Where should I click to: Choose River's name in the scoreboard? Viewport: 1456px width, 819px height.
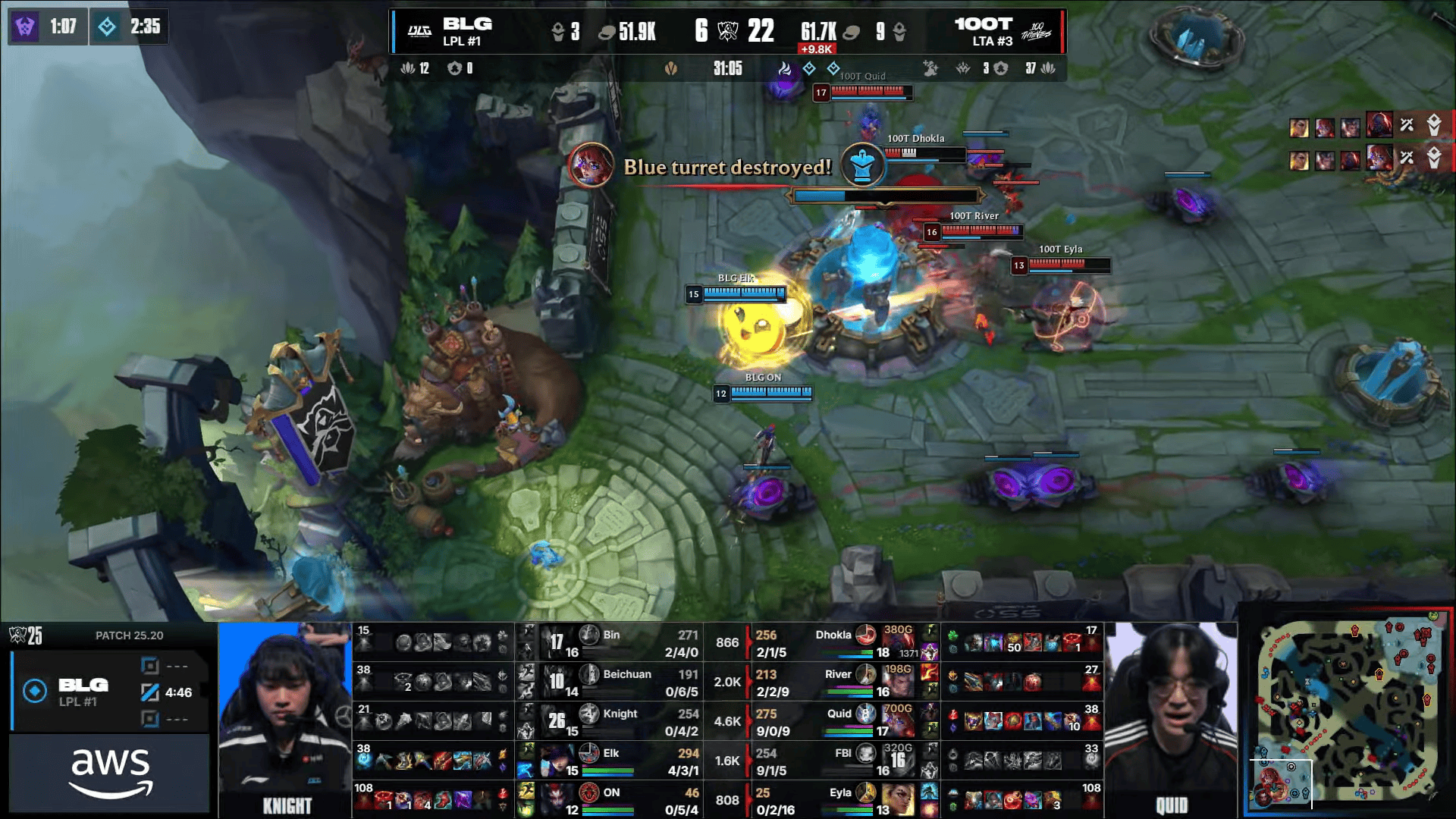click(837, 674)
